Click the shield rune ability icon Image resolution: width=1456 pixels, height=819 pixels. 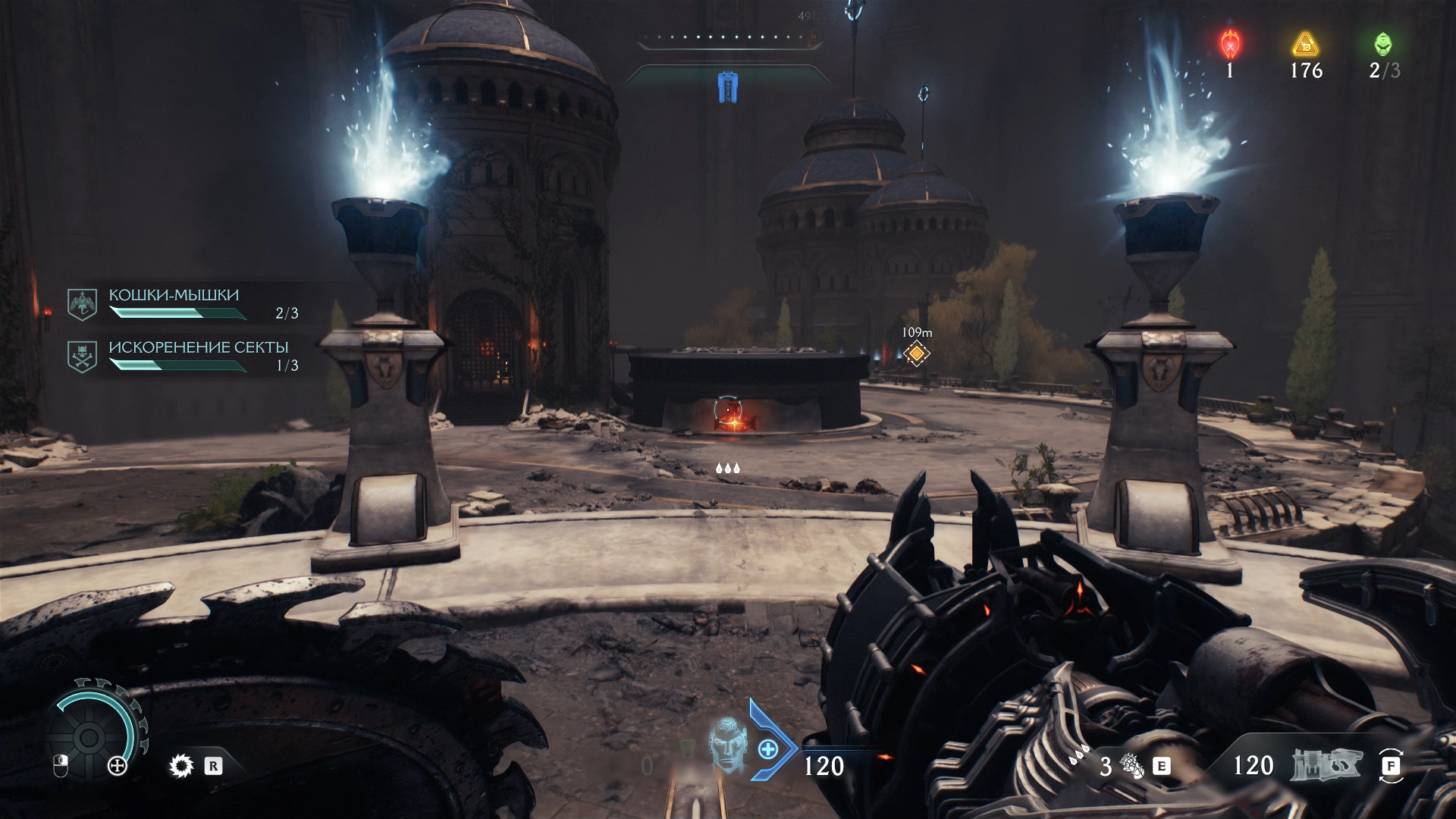[x=181, y=766]
